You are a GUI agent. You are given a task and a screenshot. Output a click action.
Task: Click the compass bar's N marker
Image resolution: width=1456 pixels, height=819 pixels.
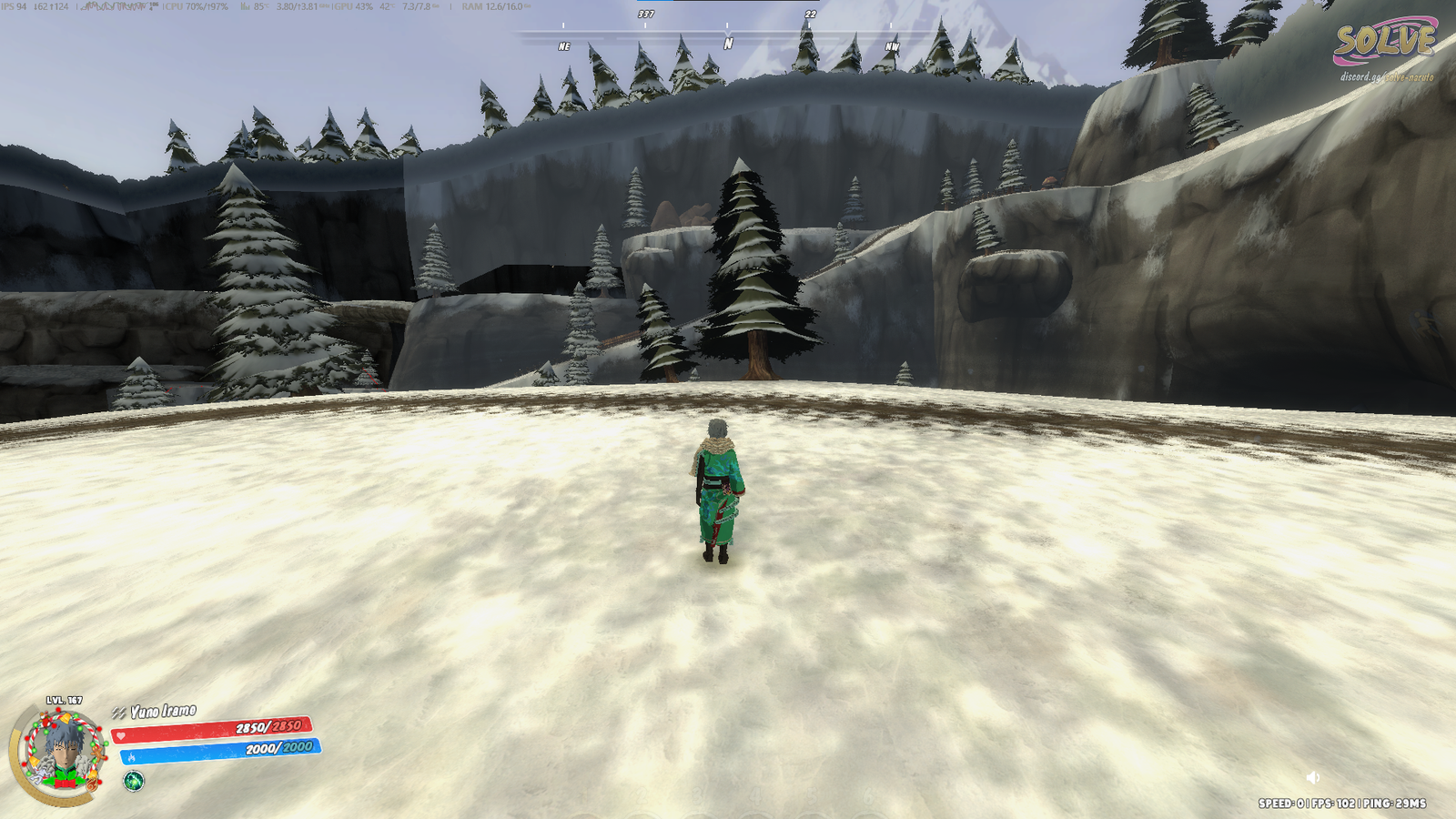(728, 43)
